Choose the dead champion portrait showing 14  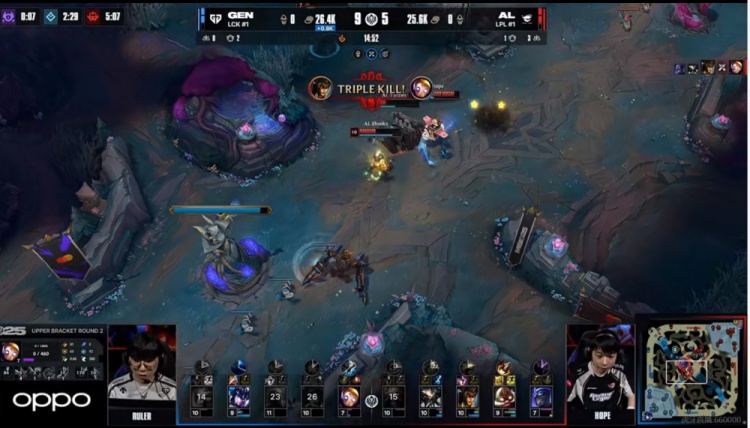[x=202, y=394]
